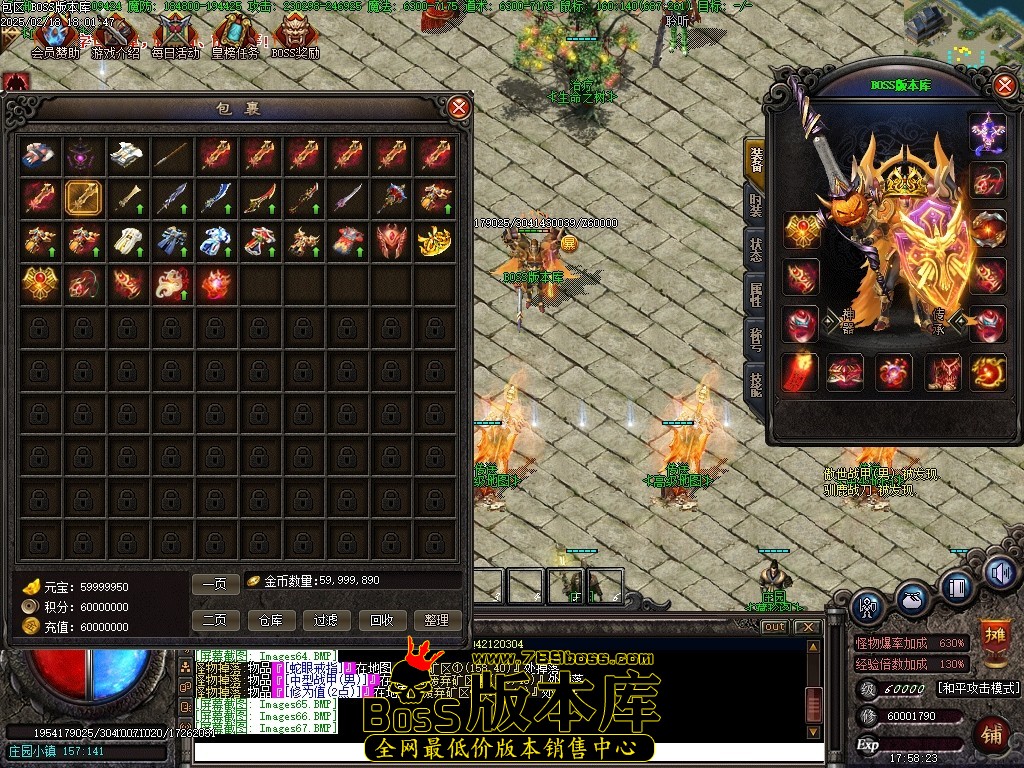The image size is (1024, 768).
Task: Switch to the 状态 status tab
Action: click(756, 248)
